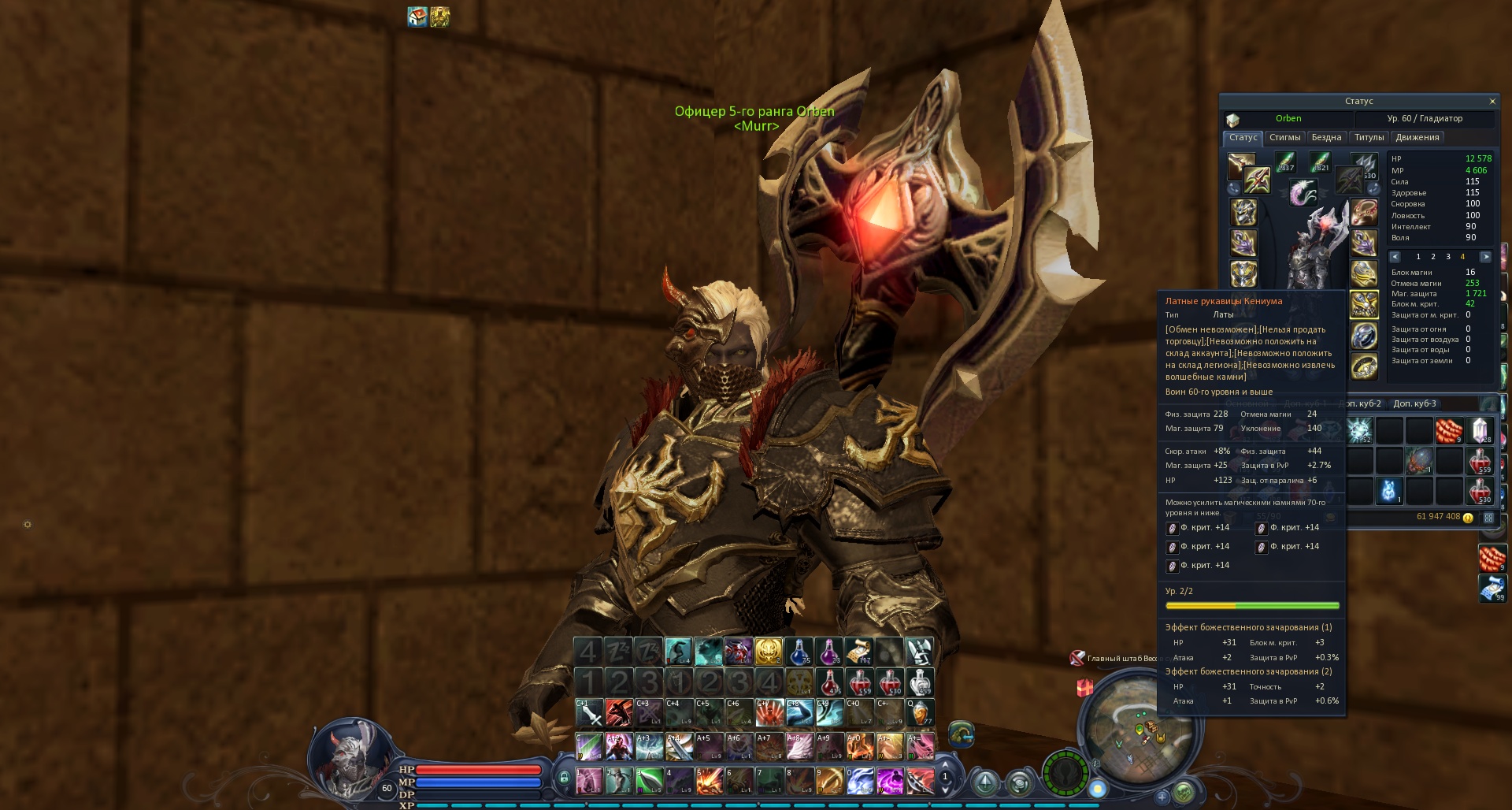Image resolution: width=1512 pixels, height=810 pixels.
Task: Use the orange flask in Q slot
Action: [x=920, y=712]
